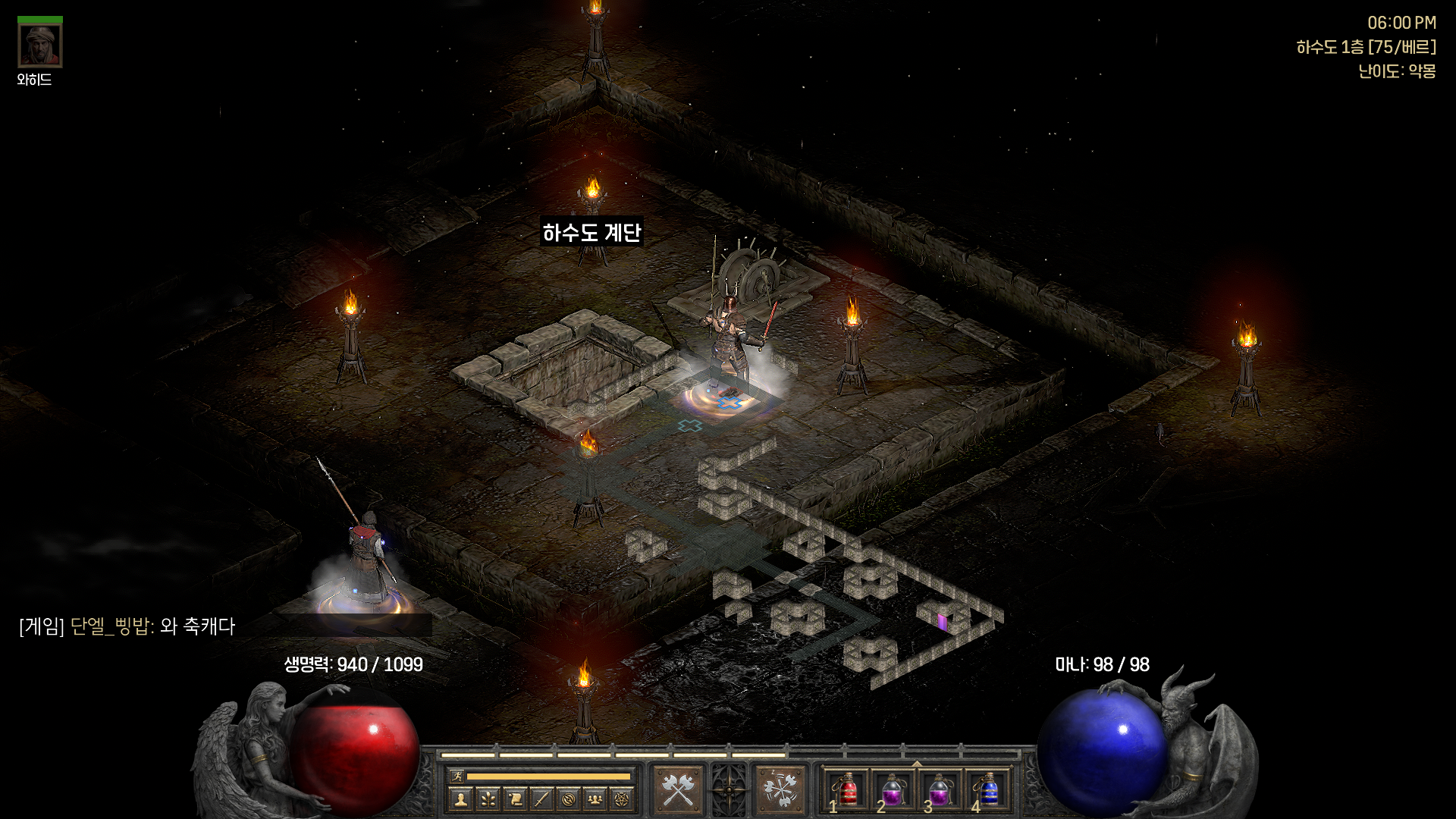Select the mercenary portrait 와히드
Screen dimensions: 1456x819
(x=39, y=45)
